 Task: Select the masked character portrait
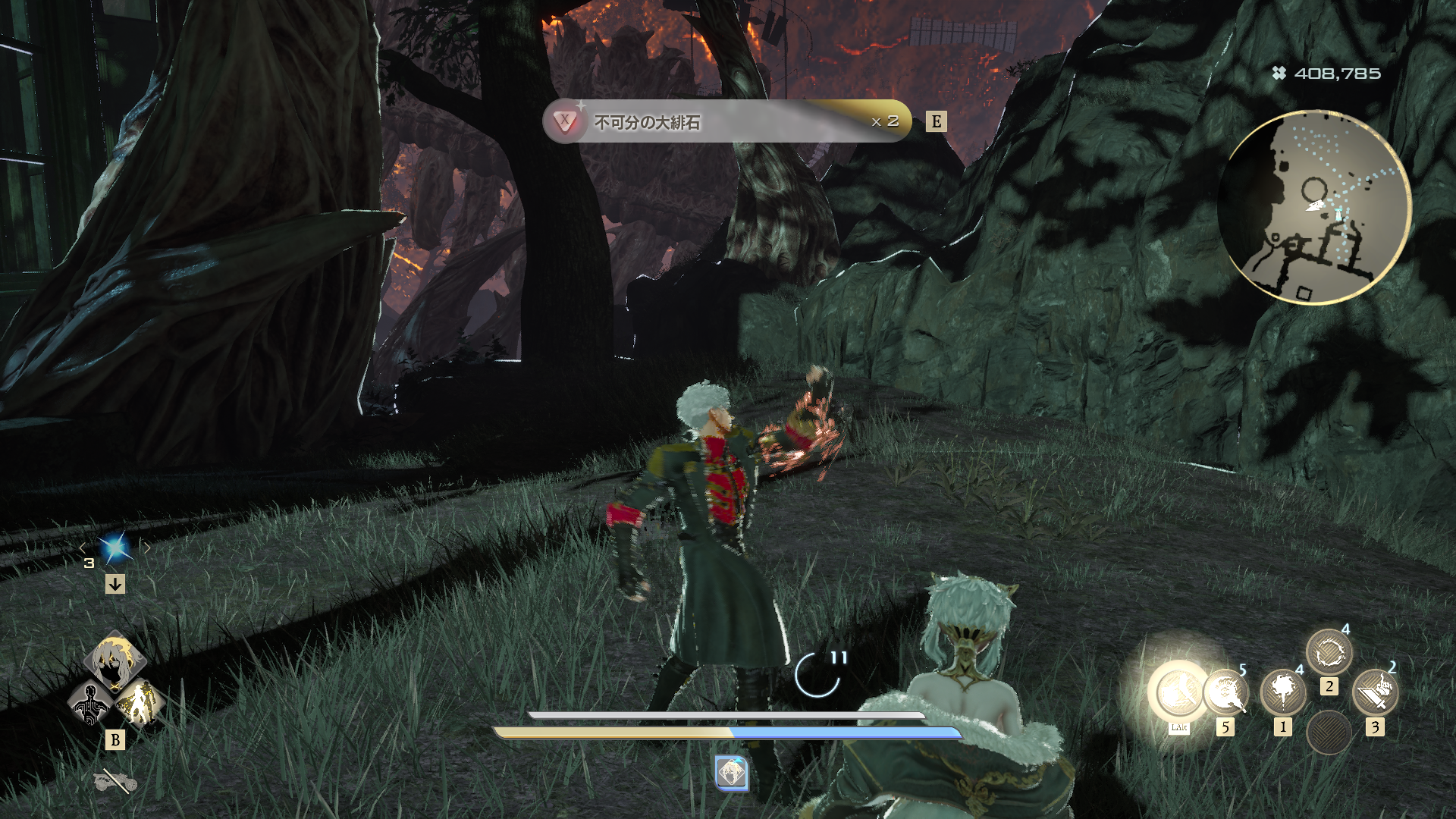[x=115, y=661]
